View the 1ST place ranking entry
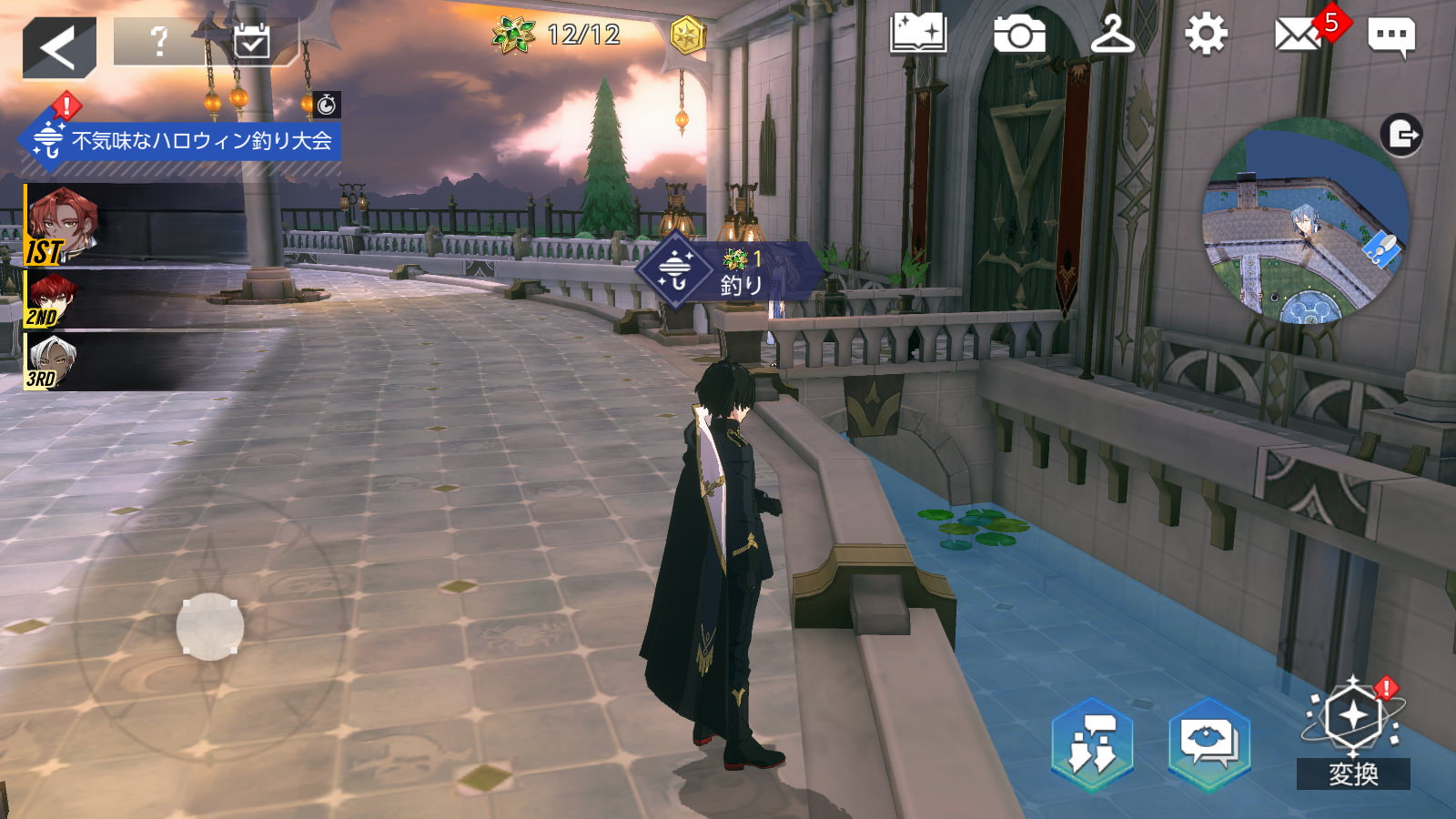 (x=62, y=225)
